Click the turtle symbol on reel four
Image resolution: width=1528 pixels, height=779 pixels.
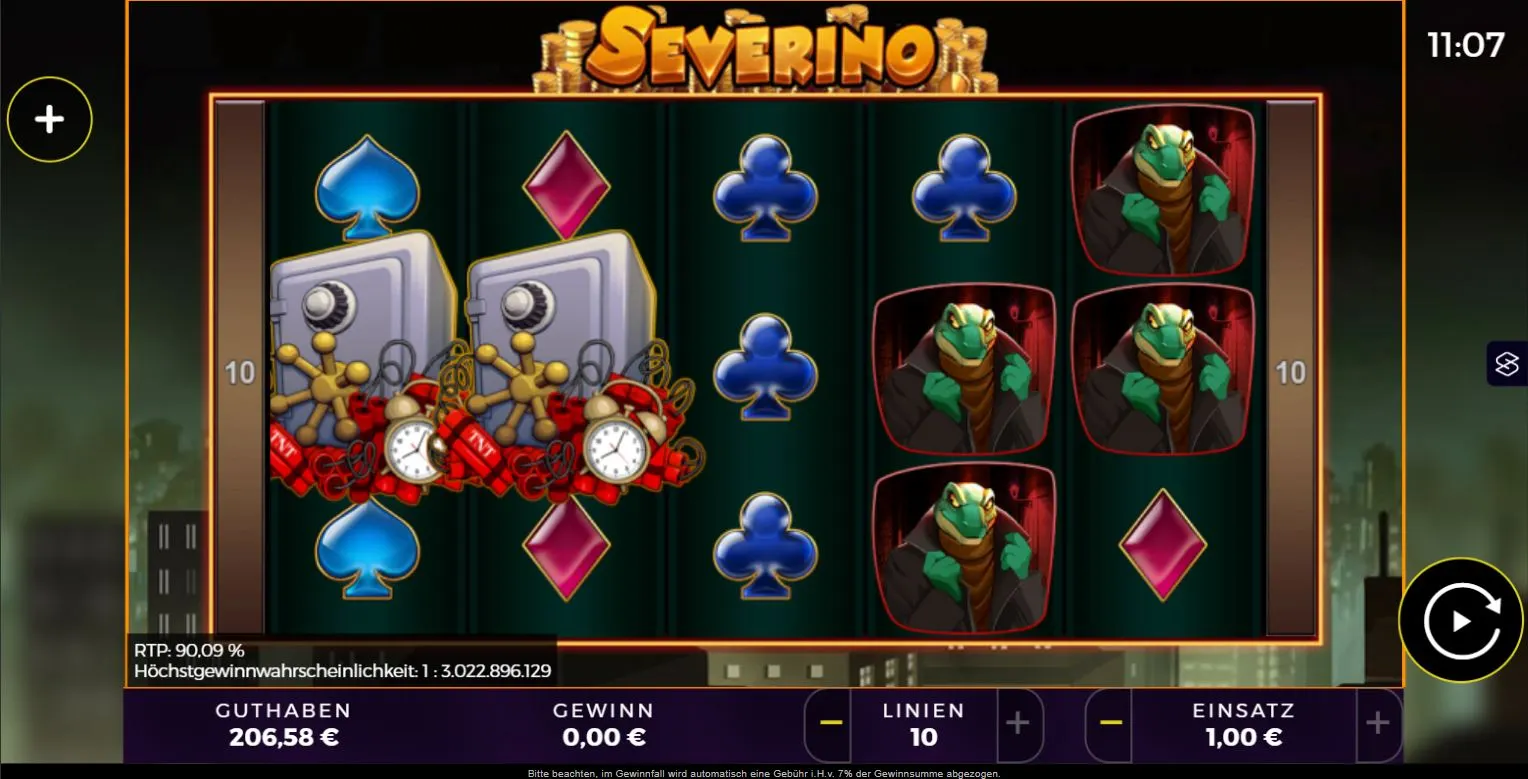[963, 370]
